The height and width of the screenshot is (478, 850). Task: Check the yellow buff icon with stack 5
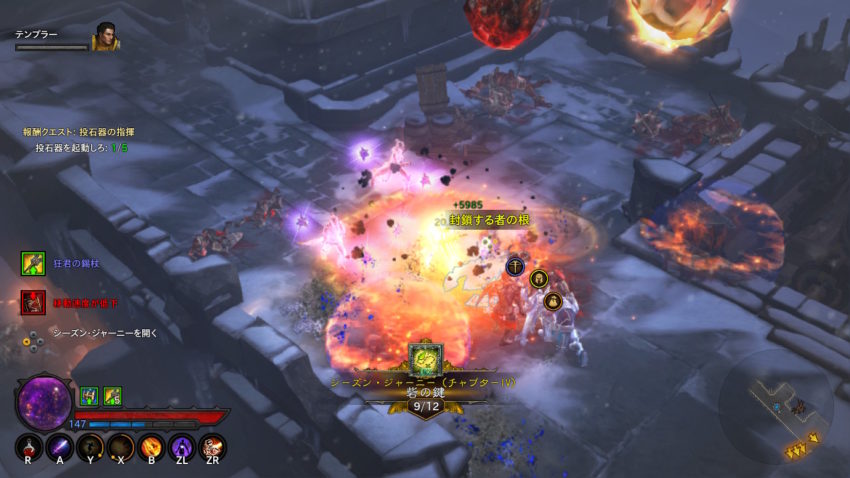112,396
